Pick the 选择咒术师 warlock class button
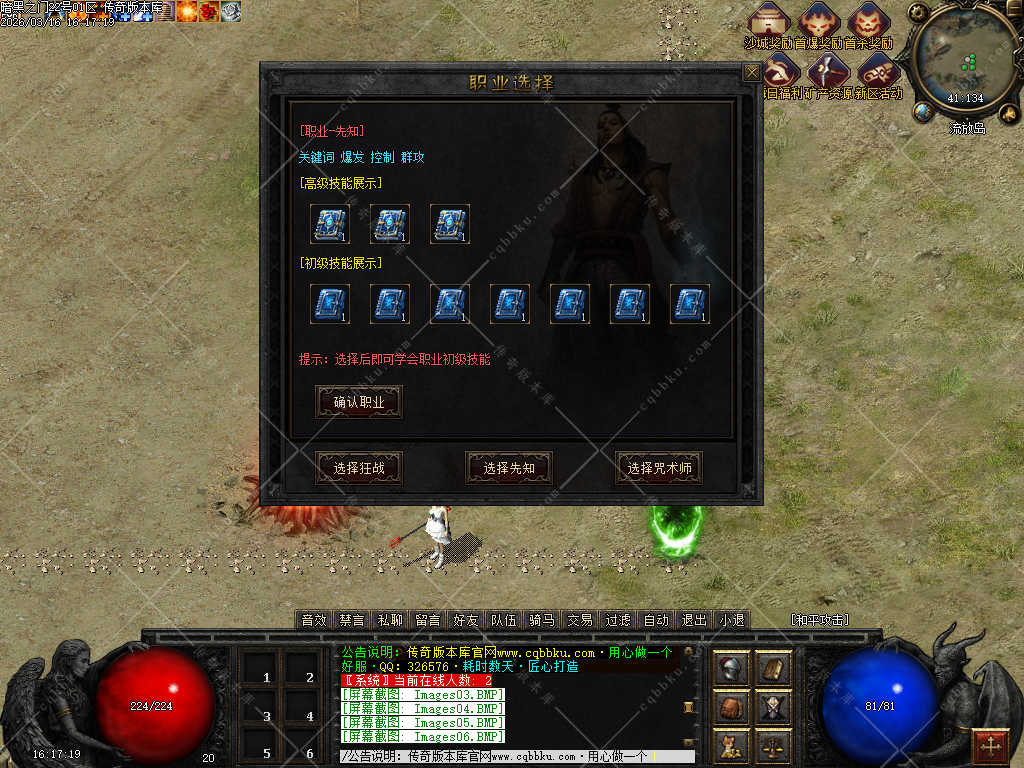Viewport: 1024px width, 768px height. click(x=659, y=468)
